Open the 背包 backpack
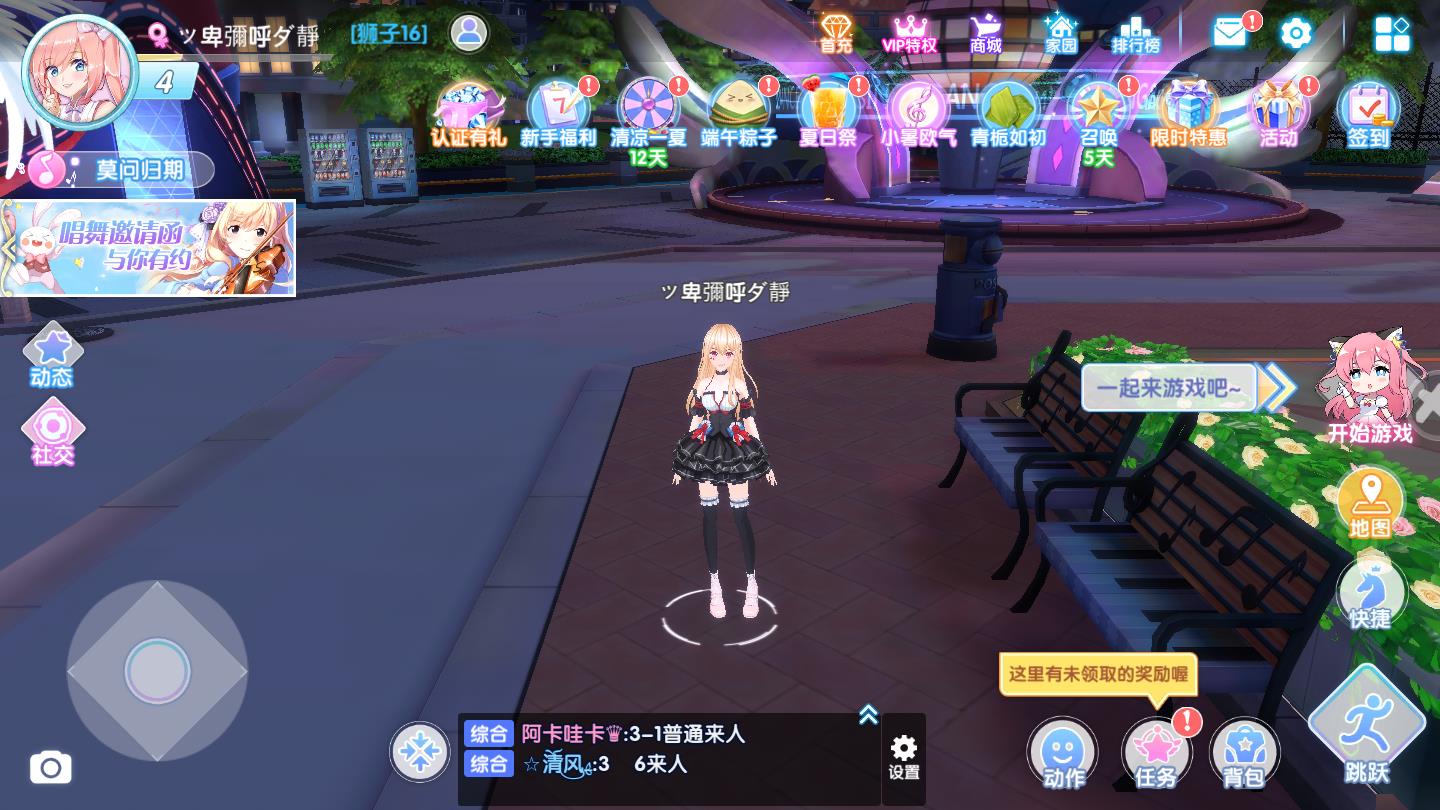Image resolution: width=1440 pixels, height=810 pixels. pyautogui.click(x=1243, y=751)
